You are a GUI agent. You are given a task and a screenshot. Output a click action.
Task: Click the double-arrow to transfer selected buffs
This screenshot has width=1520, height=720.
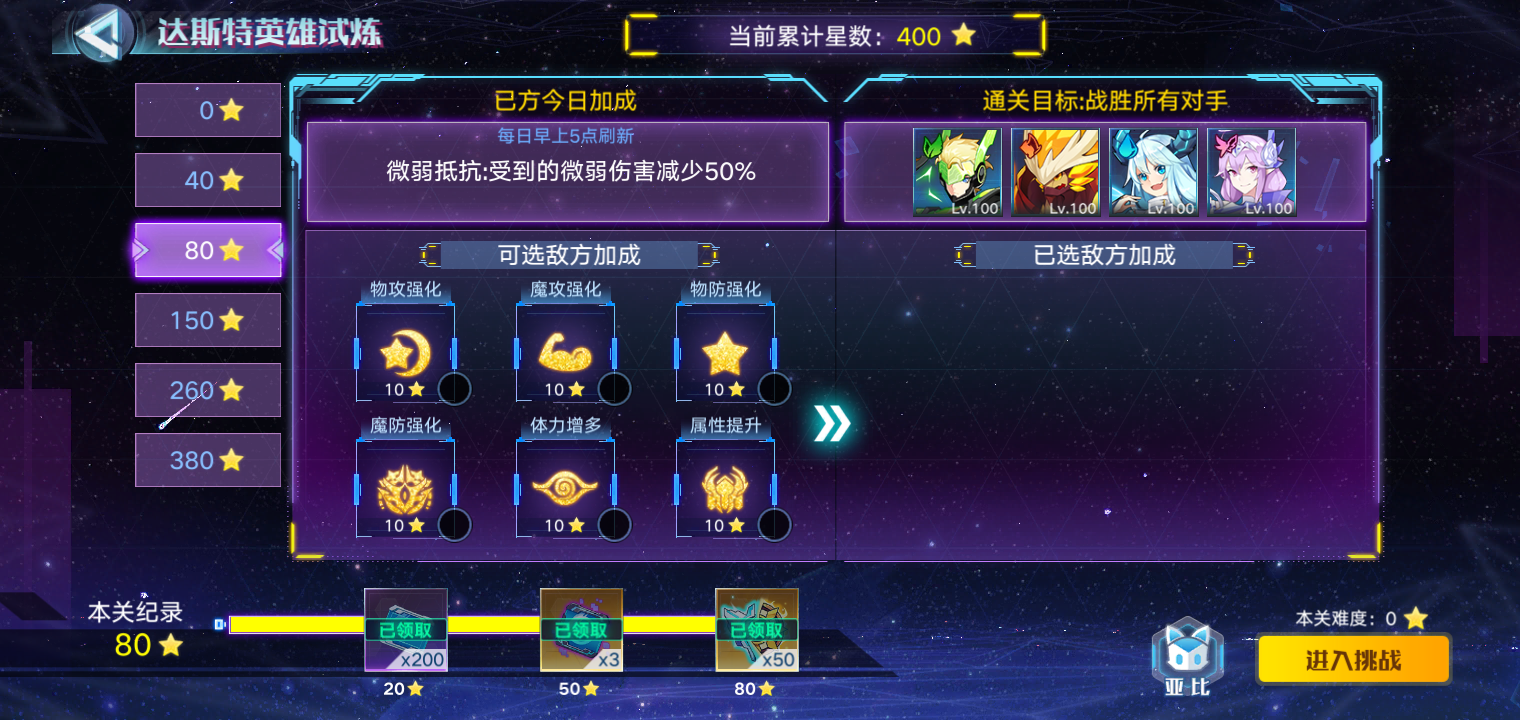830,422
